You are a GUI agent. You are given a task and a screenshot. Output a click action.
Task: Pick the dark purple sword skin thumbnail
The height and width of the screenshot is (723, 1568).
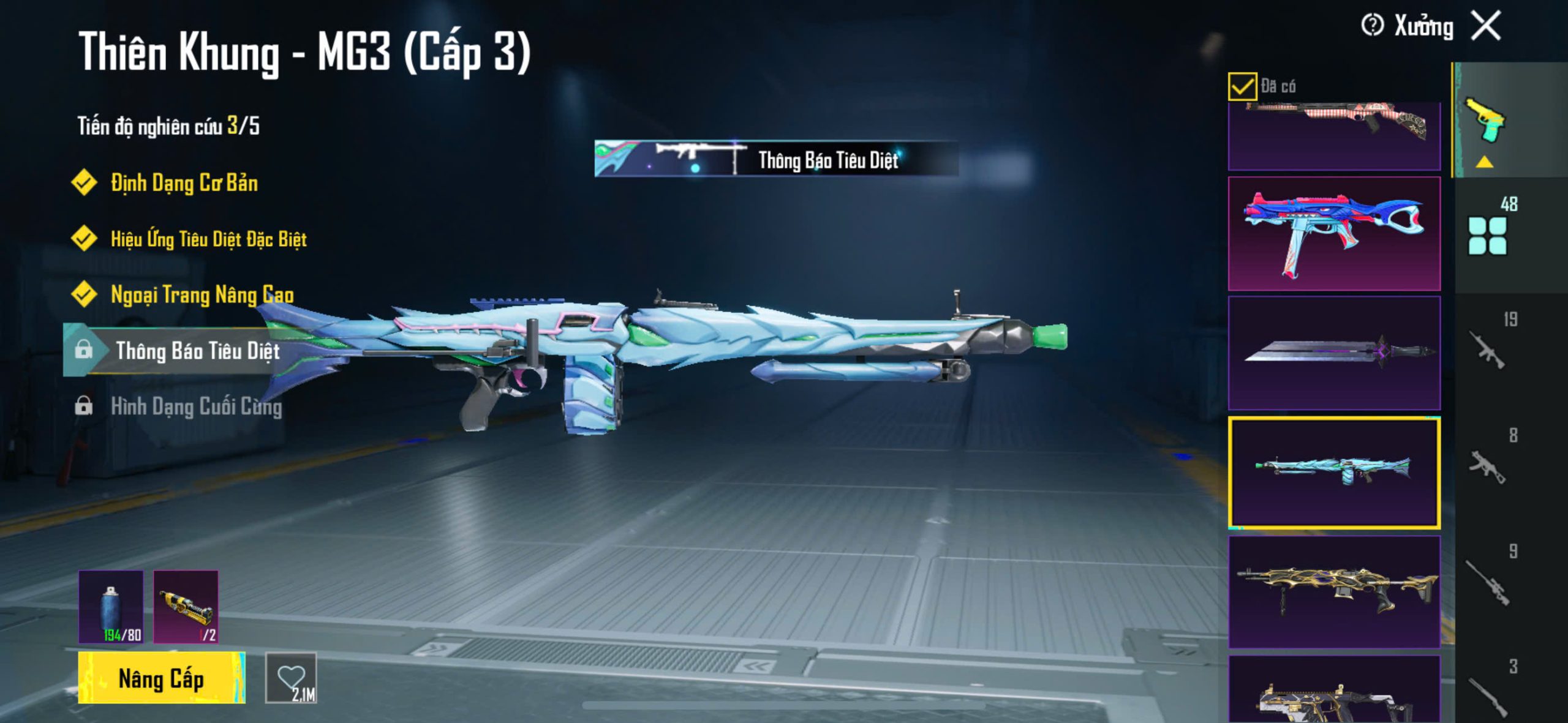click(x=1334, y=353)
